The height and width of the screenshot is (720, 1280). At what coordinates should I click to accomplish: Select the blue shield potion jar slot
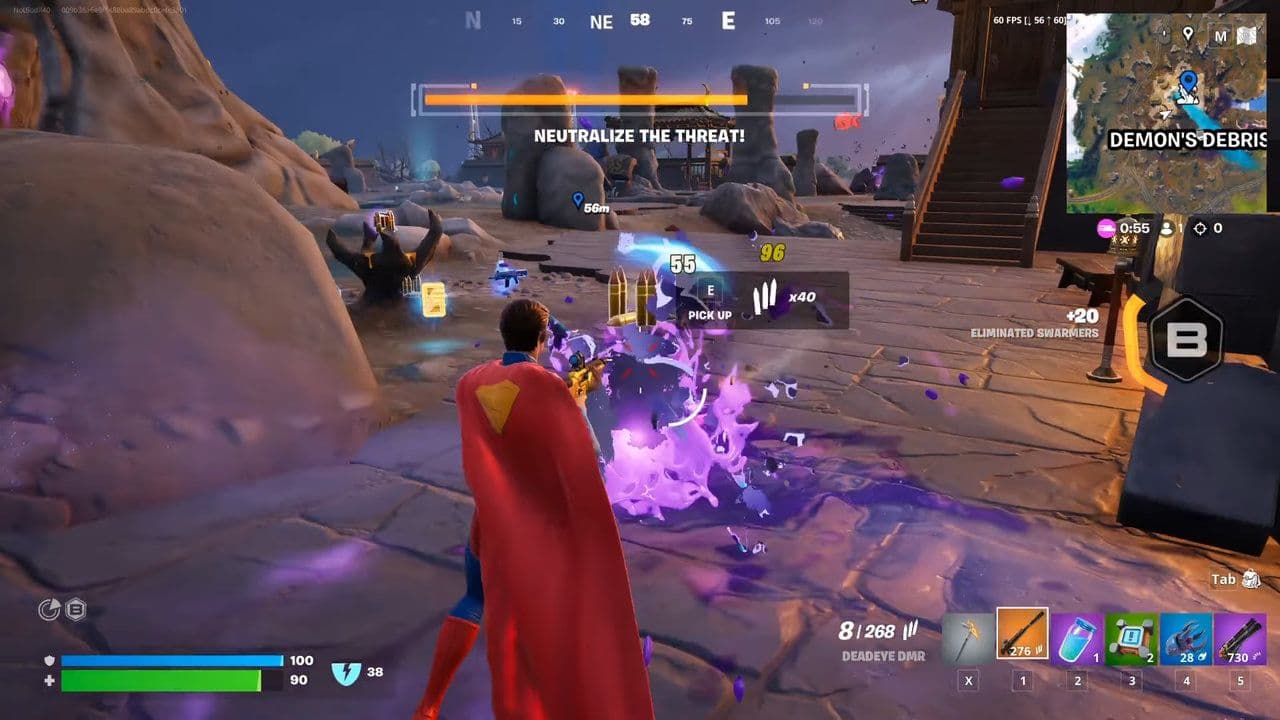point(1077,636)
